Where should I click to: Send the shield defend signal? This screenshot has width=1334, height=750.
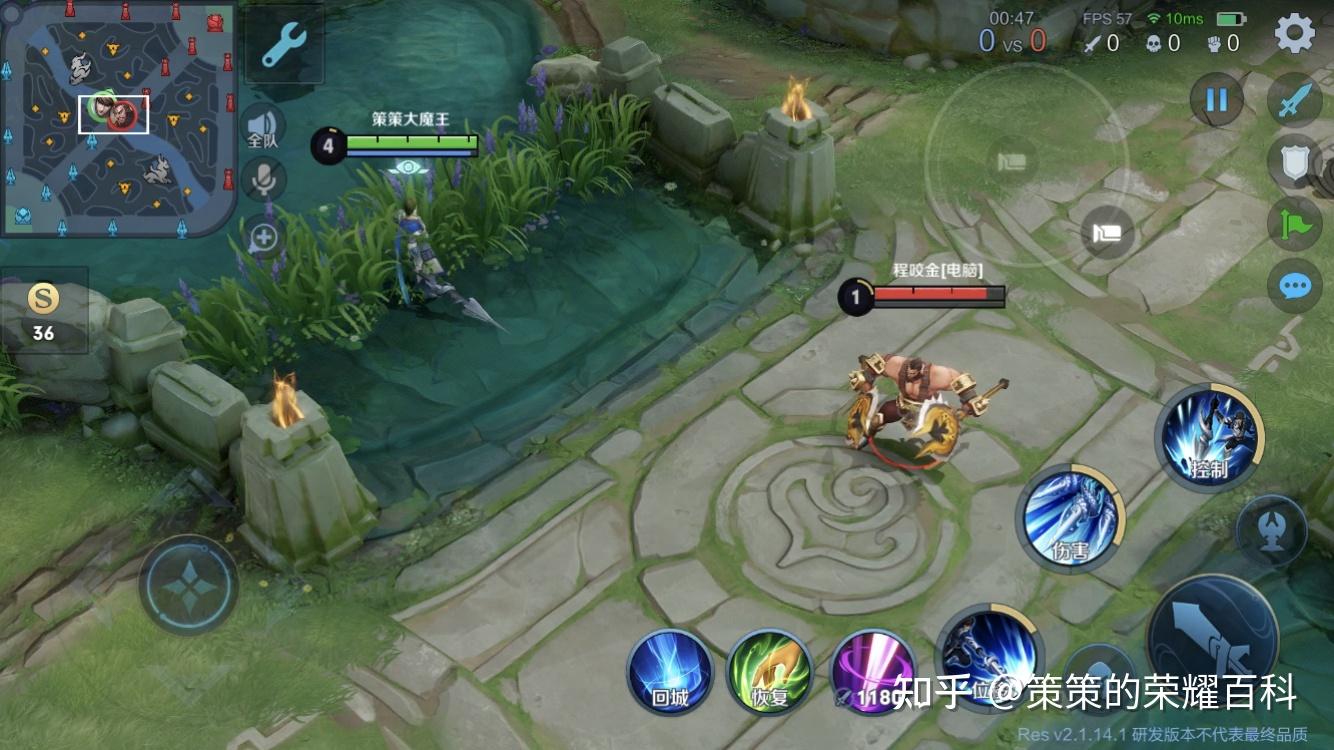(1295, 162)
